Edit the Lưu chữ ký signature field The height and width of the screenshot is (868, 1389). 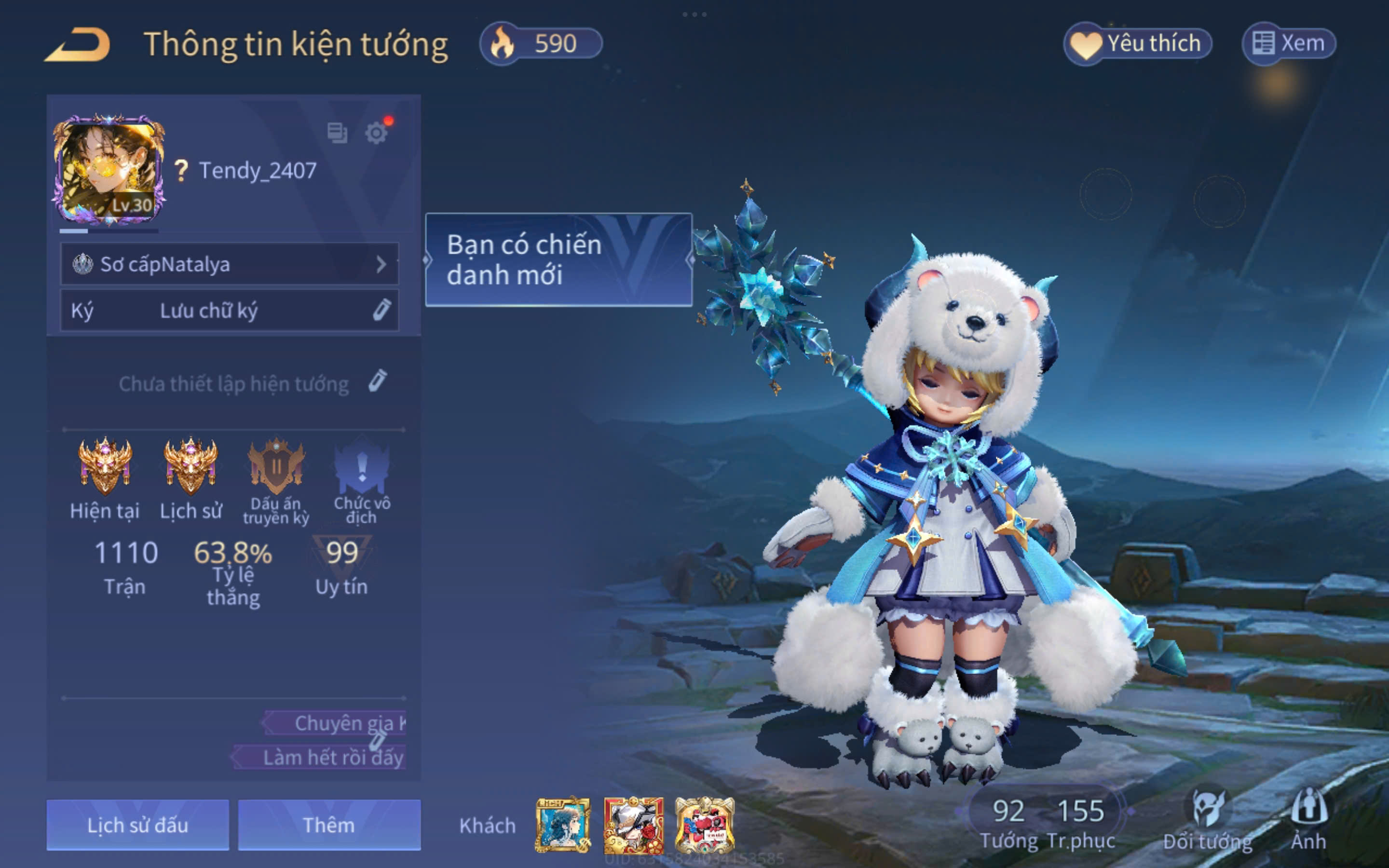point(229,311)
